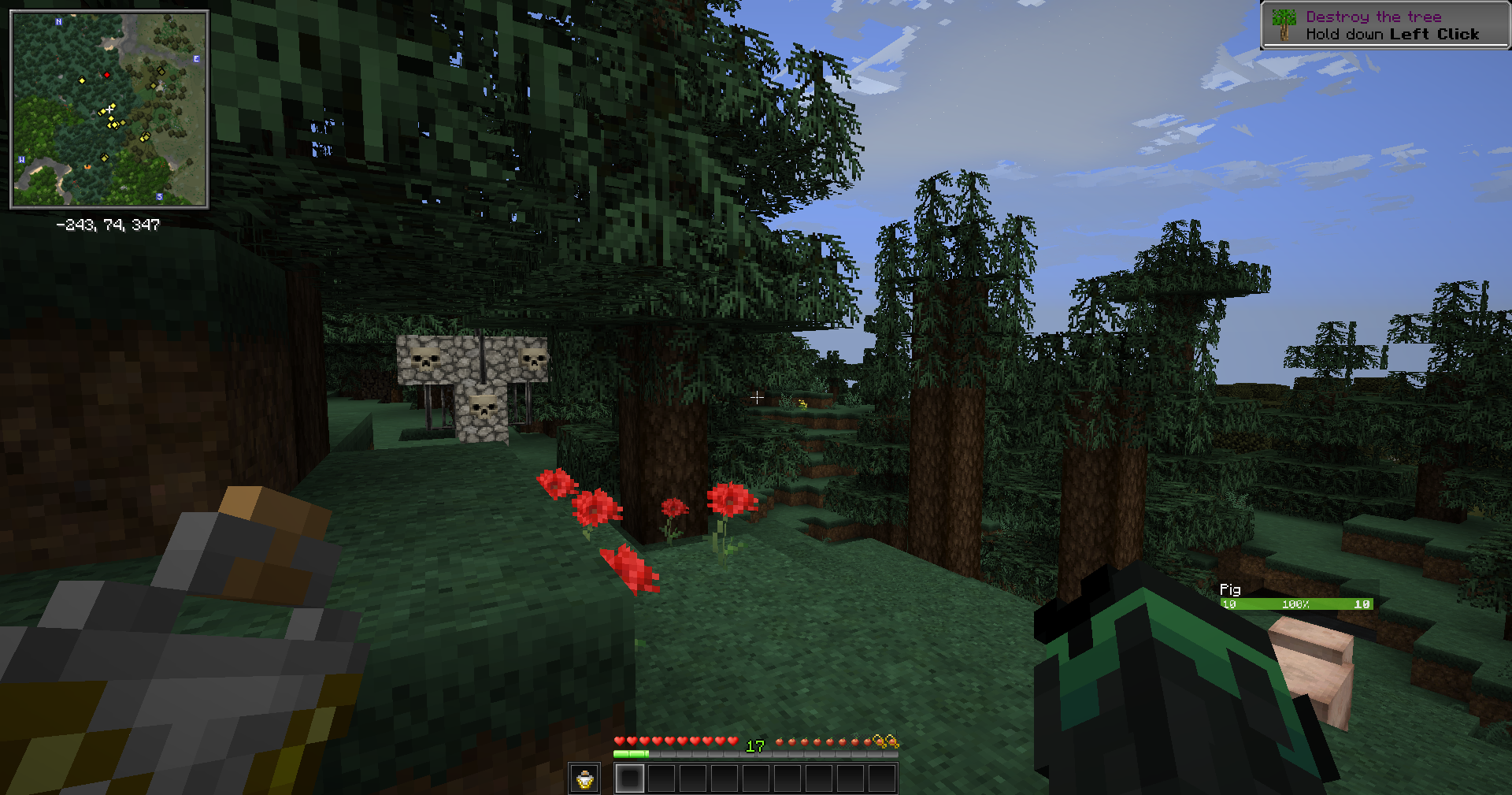Click the pig's green 100% health bar
Screen dimensions: 1512x795
(x=1295, y=605)
